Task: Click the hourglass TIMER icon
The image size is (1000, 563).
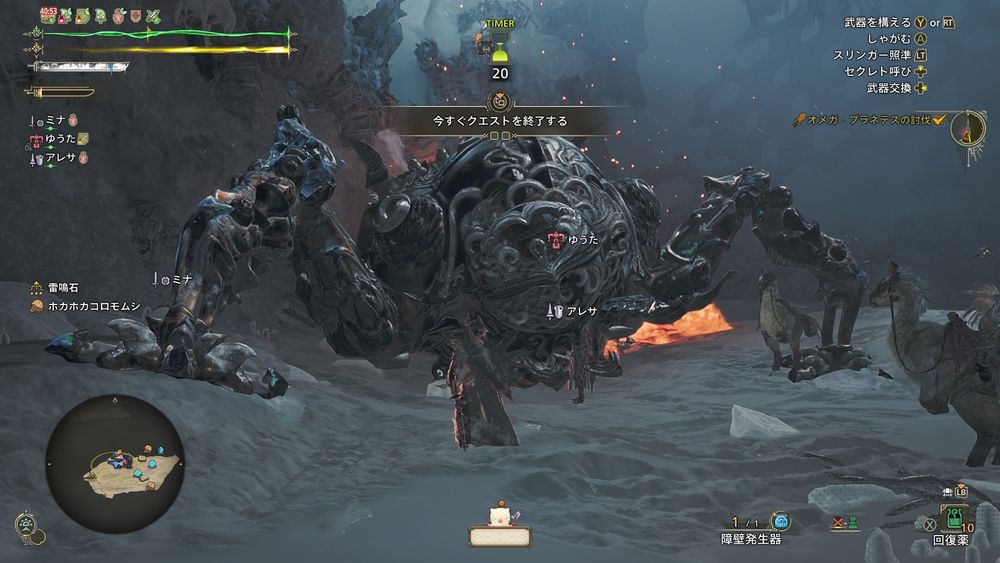Action: (500, 44)
